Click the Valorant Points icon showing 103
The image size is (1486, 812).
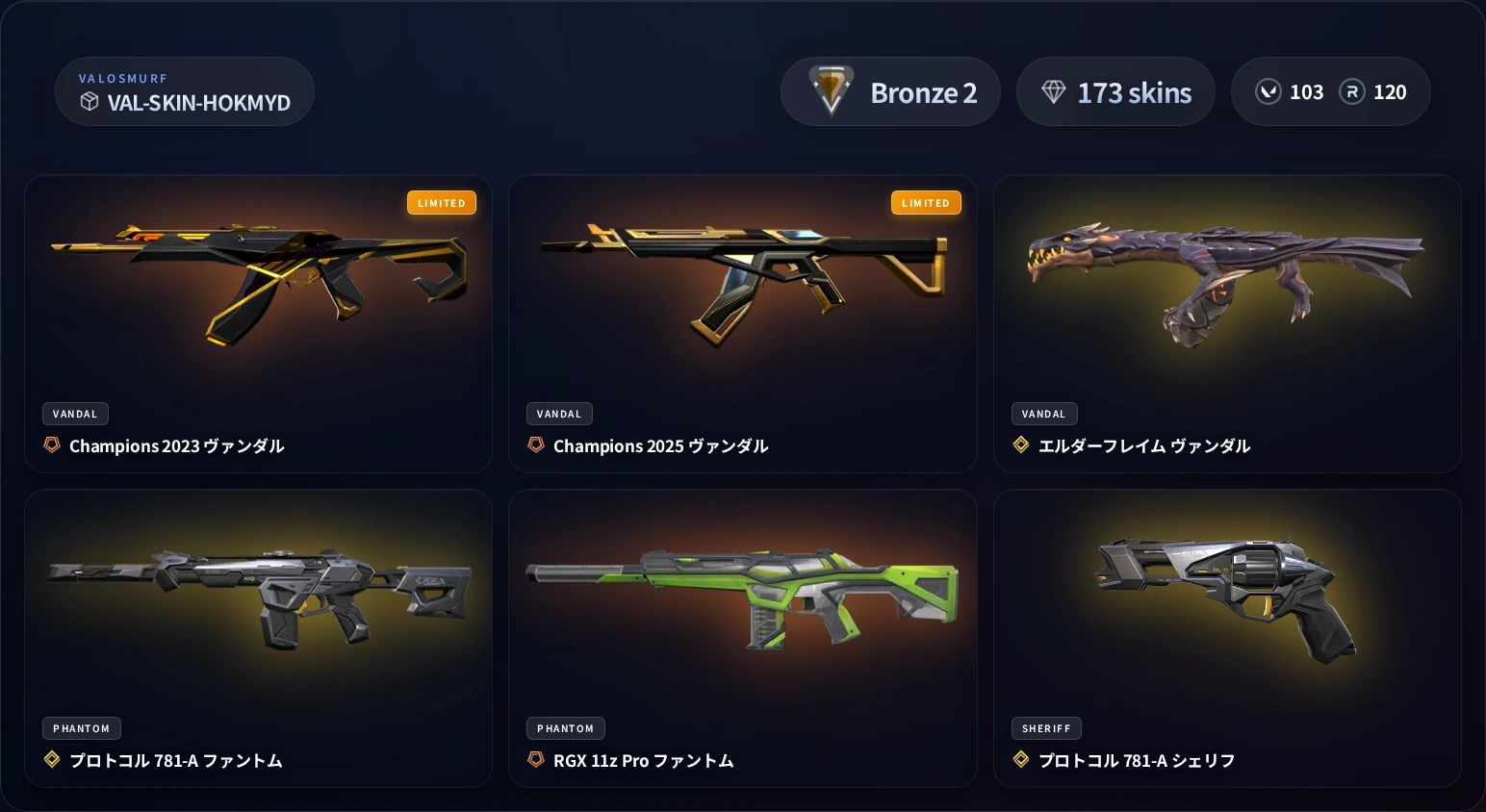[x=1268, y=91]
